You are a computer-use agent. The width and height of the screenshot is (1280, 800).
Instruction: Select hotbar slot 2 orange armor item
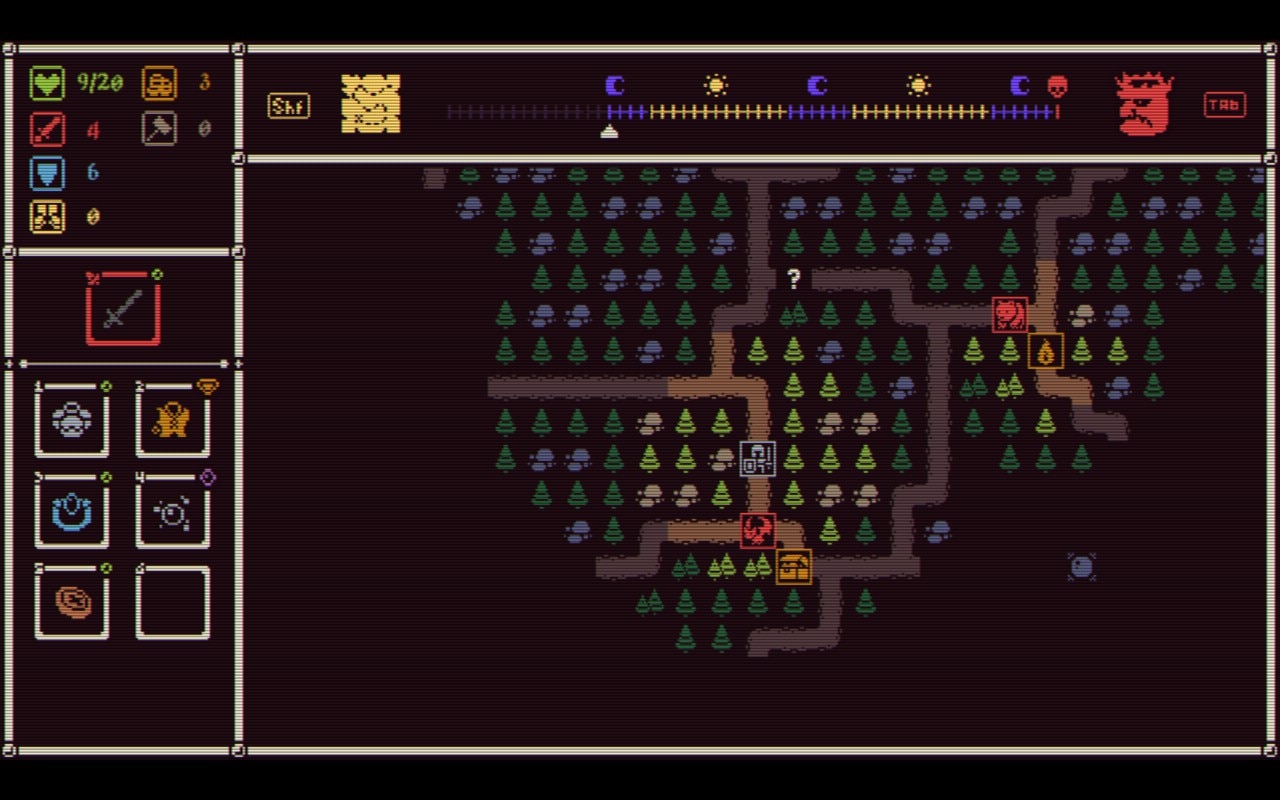pyautogui.click(x=172, y=421)
